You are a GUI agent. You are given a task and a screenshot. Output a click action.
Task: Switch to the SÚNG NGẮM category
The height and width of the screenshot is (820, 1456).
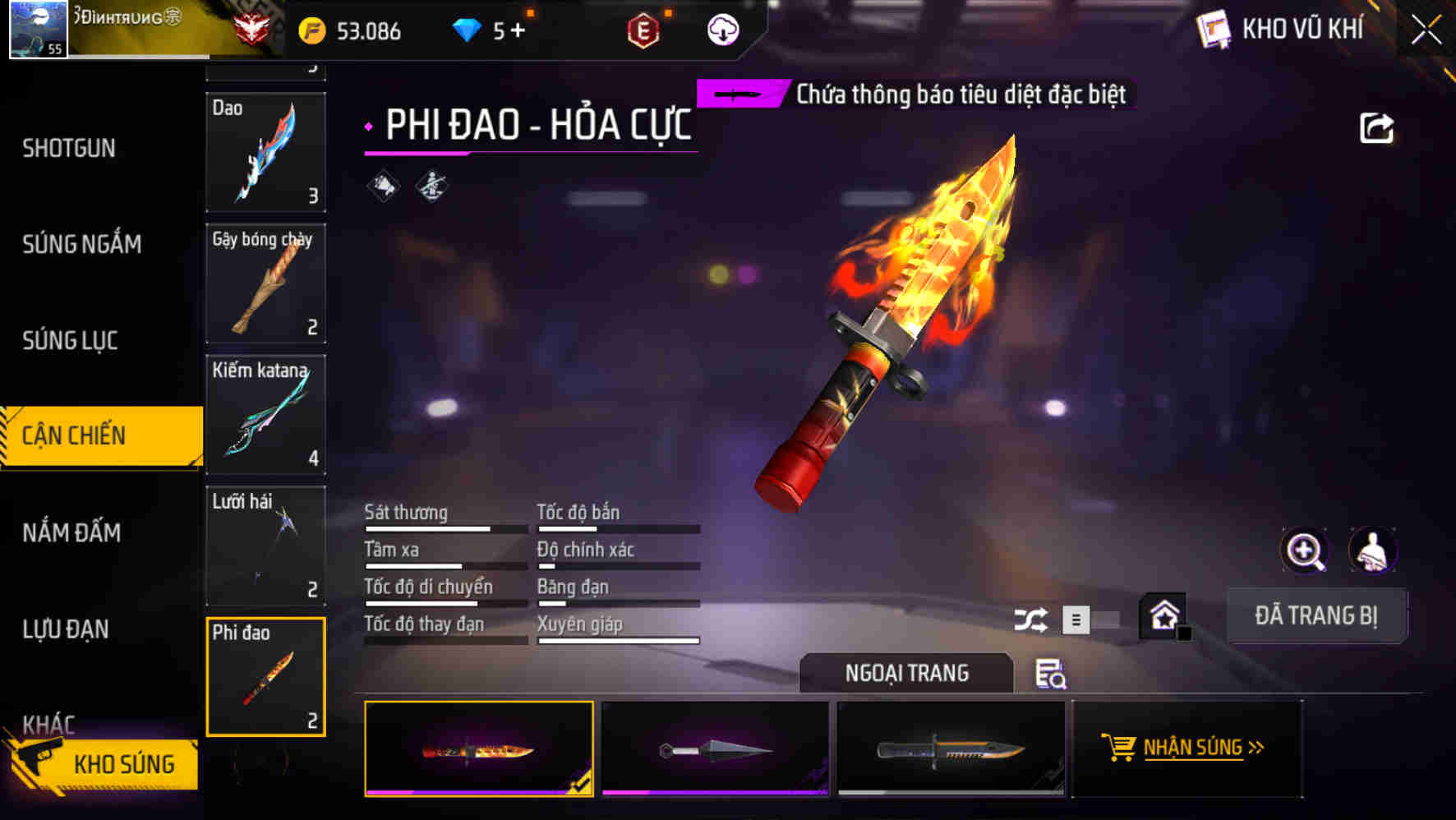click(82, 244)
